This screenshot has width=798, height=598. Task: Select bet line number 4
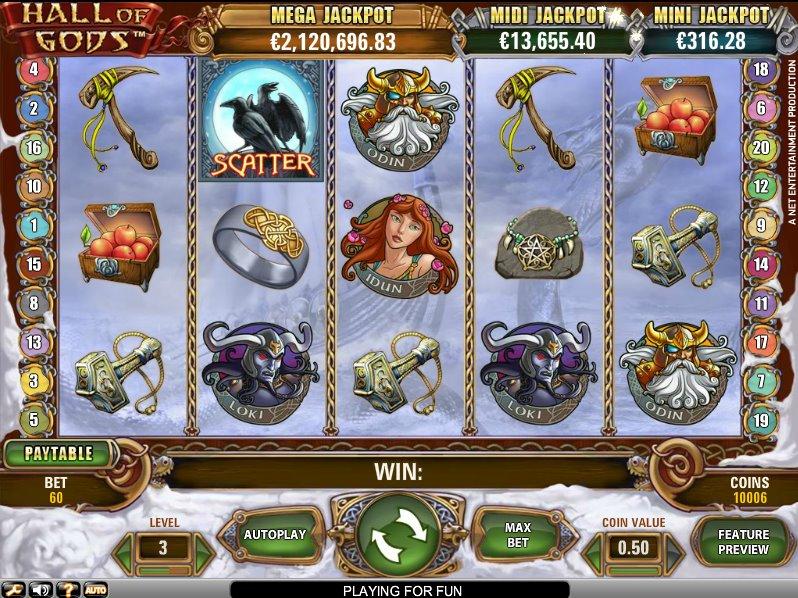(x=34, y=70)
